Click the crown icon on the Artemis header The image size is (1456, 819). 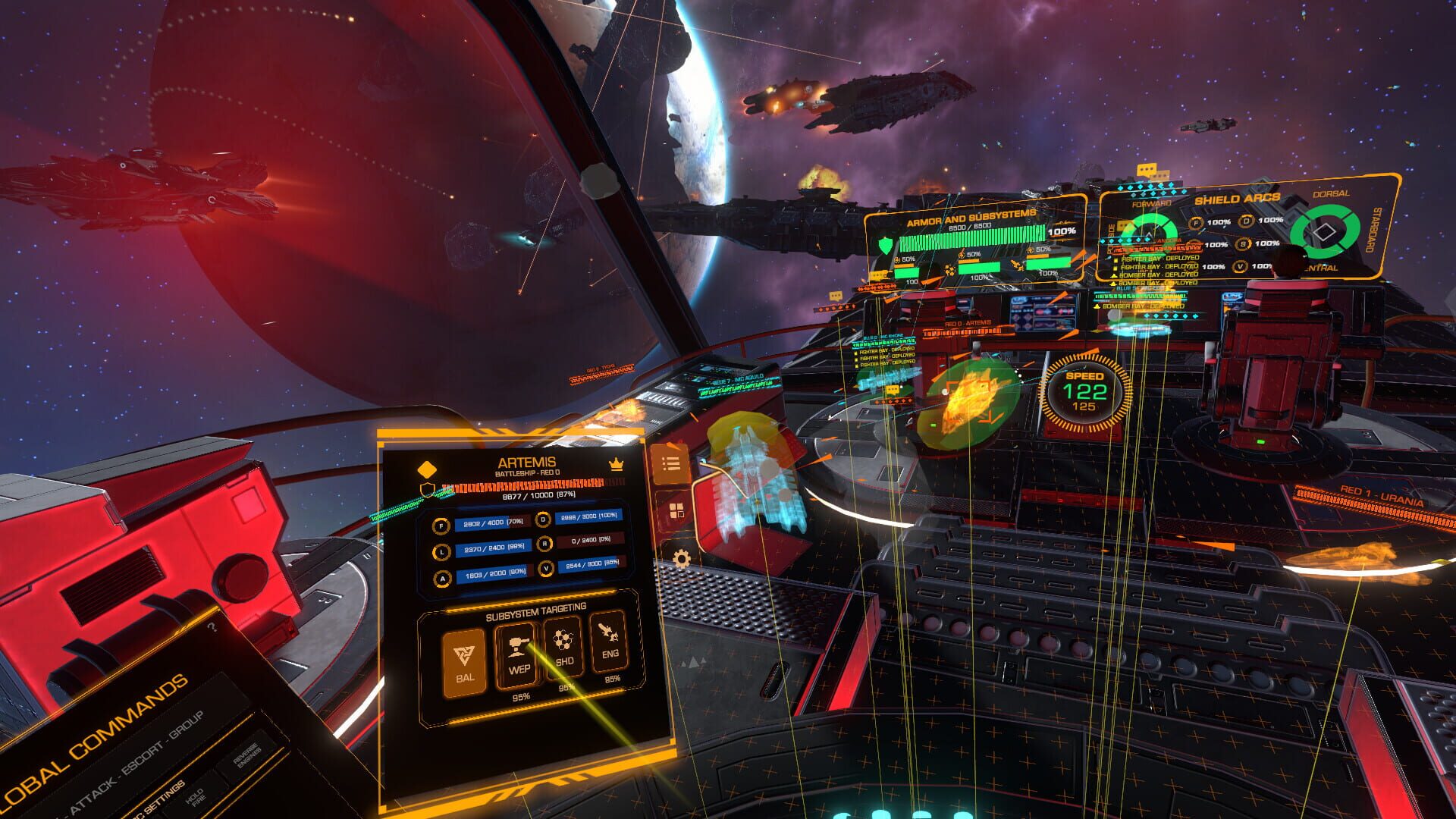point(616,465)
